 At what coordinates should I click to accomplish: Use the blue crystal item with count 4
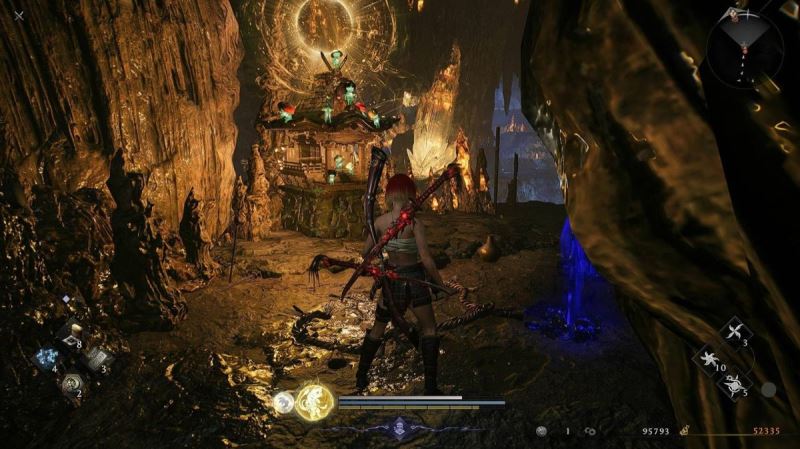(46, 358)
